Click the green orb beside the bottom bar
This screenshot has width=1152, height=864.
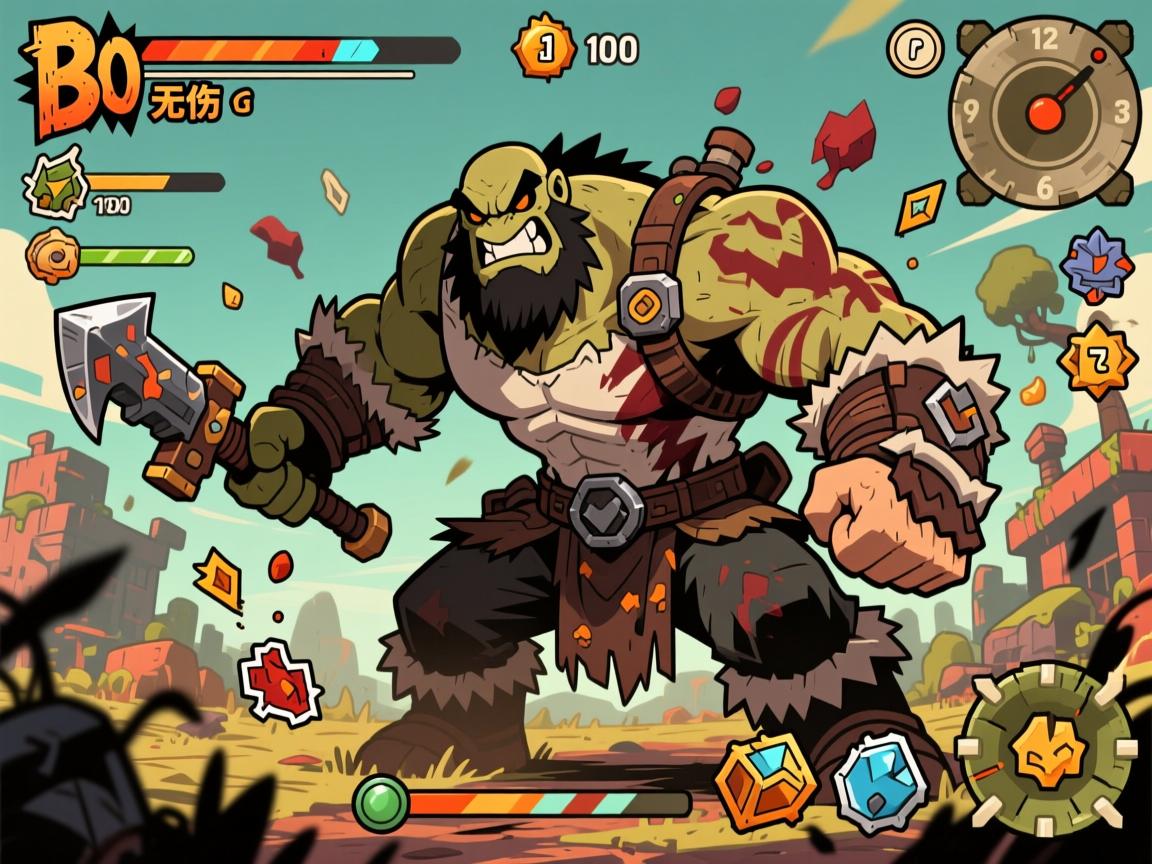(382, 803)
